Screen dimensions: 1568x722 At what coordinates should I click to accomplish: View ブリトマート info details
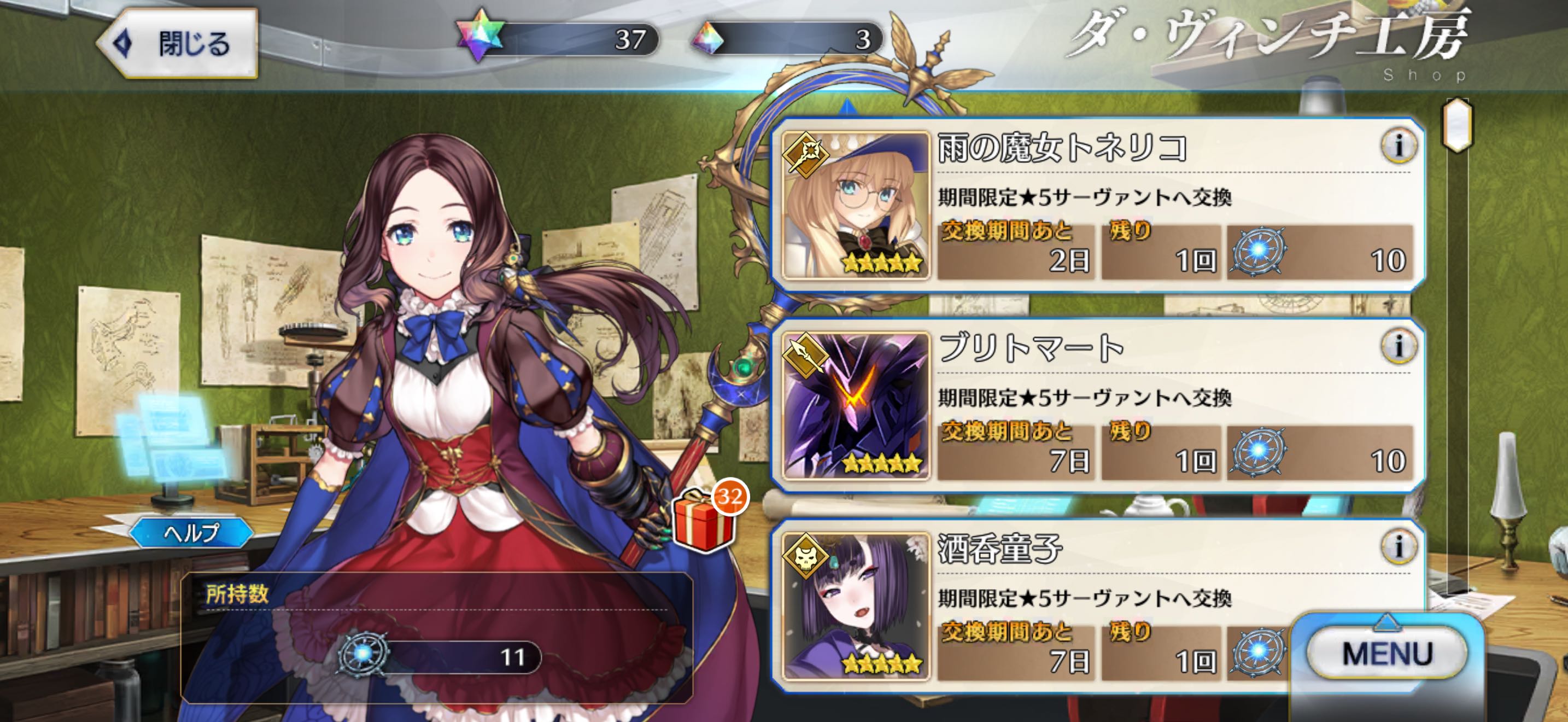[x=1398, y=346]
